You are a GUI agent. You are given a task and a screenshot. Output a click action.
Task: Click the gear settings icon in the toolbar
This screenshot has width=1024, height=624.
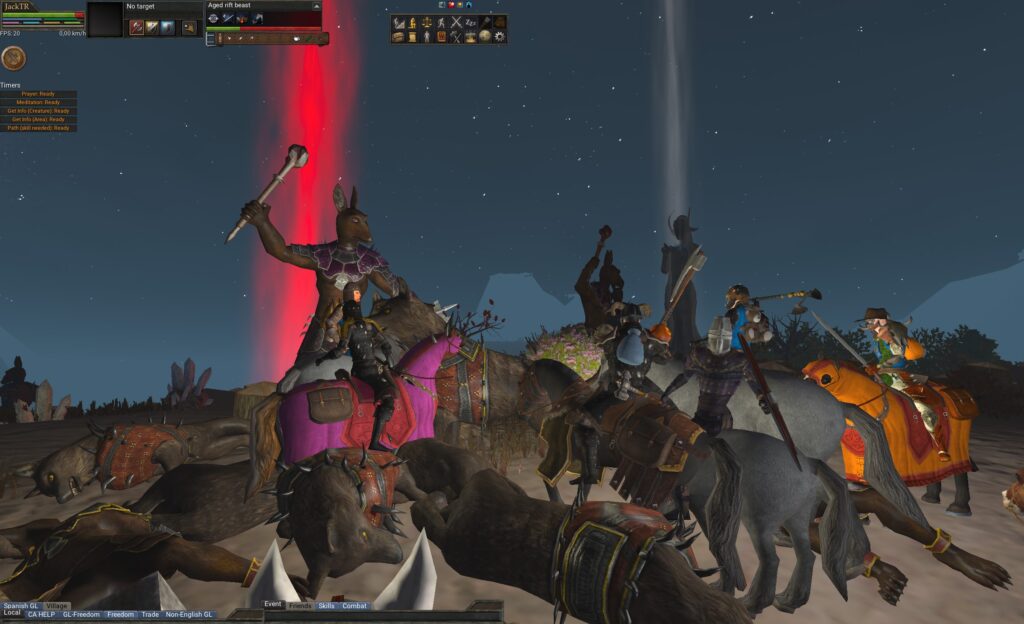(500, 37)
